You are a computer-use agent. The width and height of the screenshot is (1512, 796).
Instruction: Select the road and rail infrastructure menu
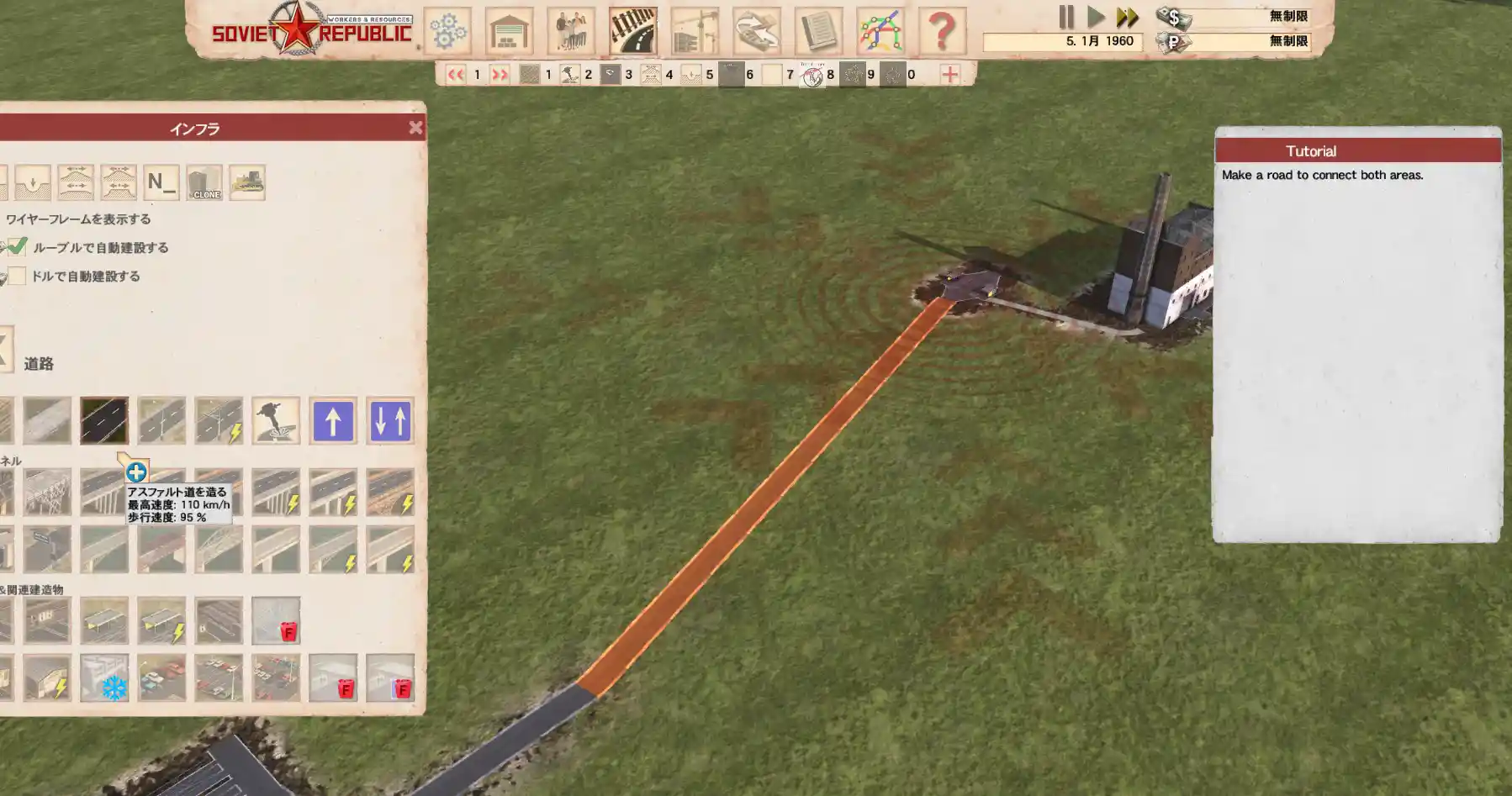coord(632,31)
